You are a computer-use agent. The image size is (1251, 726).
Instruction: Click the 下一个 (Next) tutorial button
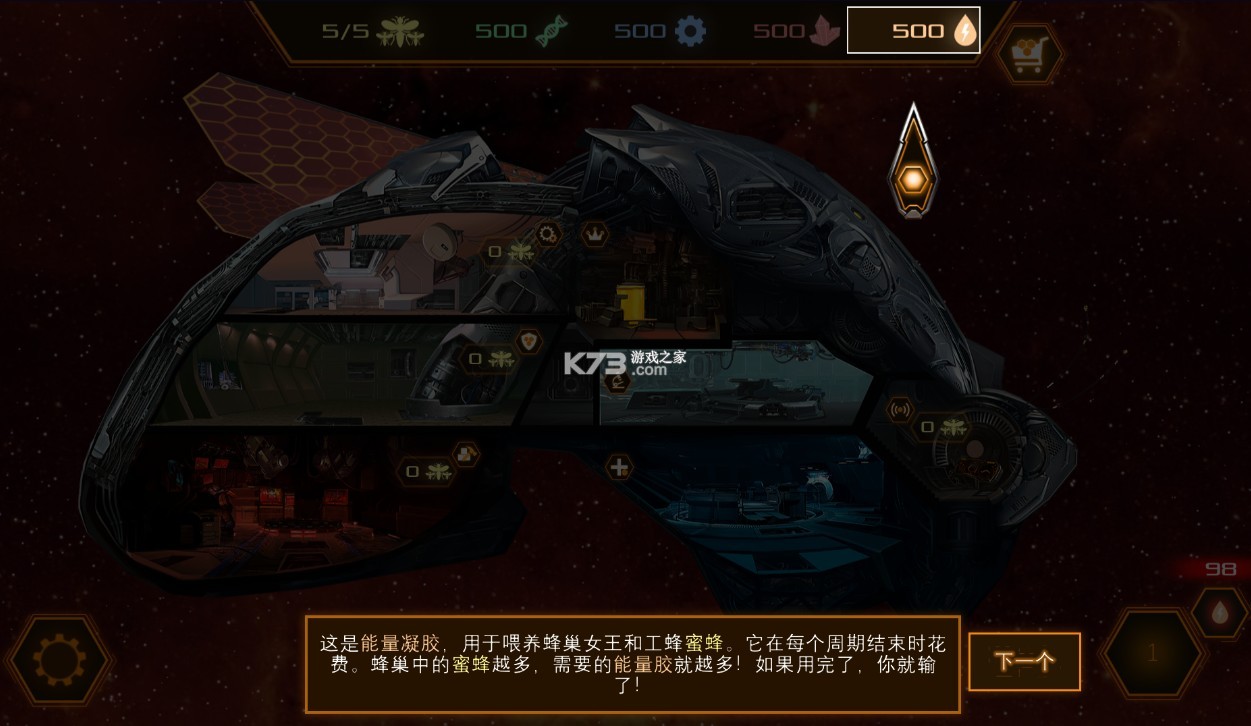click(x=1024, y=661)
